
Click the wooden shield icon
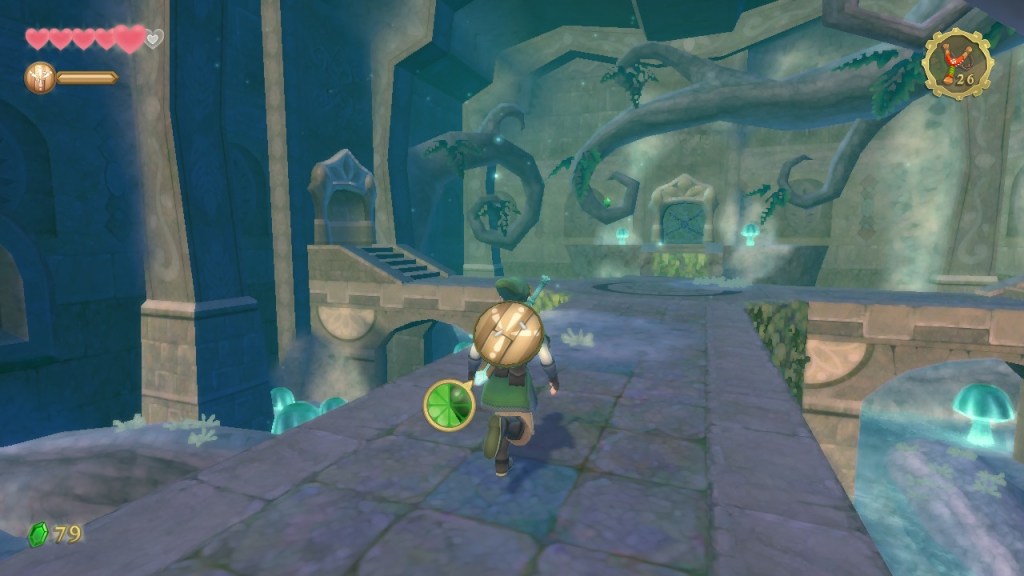point(39,77)
